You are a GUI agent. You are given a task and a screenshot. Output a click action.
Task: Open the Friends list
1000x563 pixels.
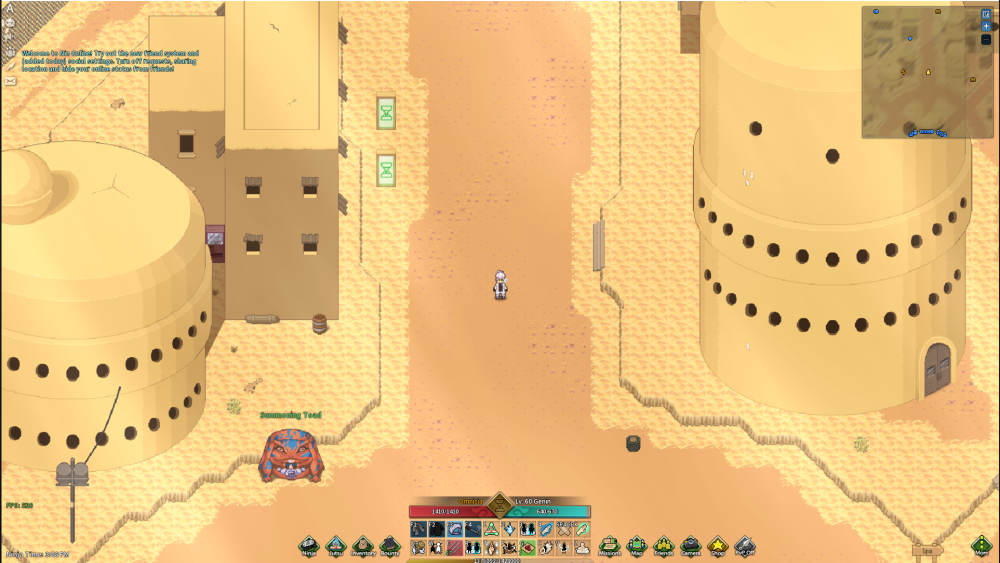[664, 546]
